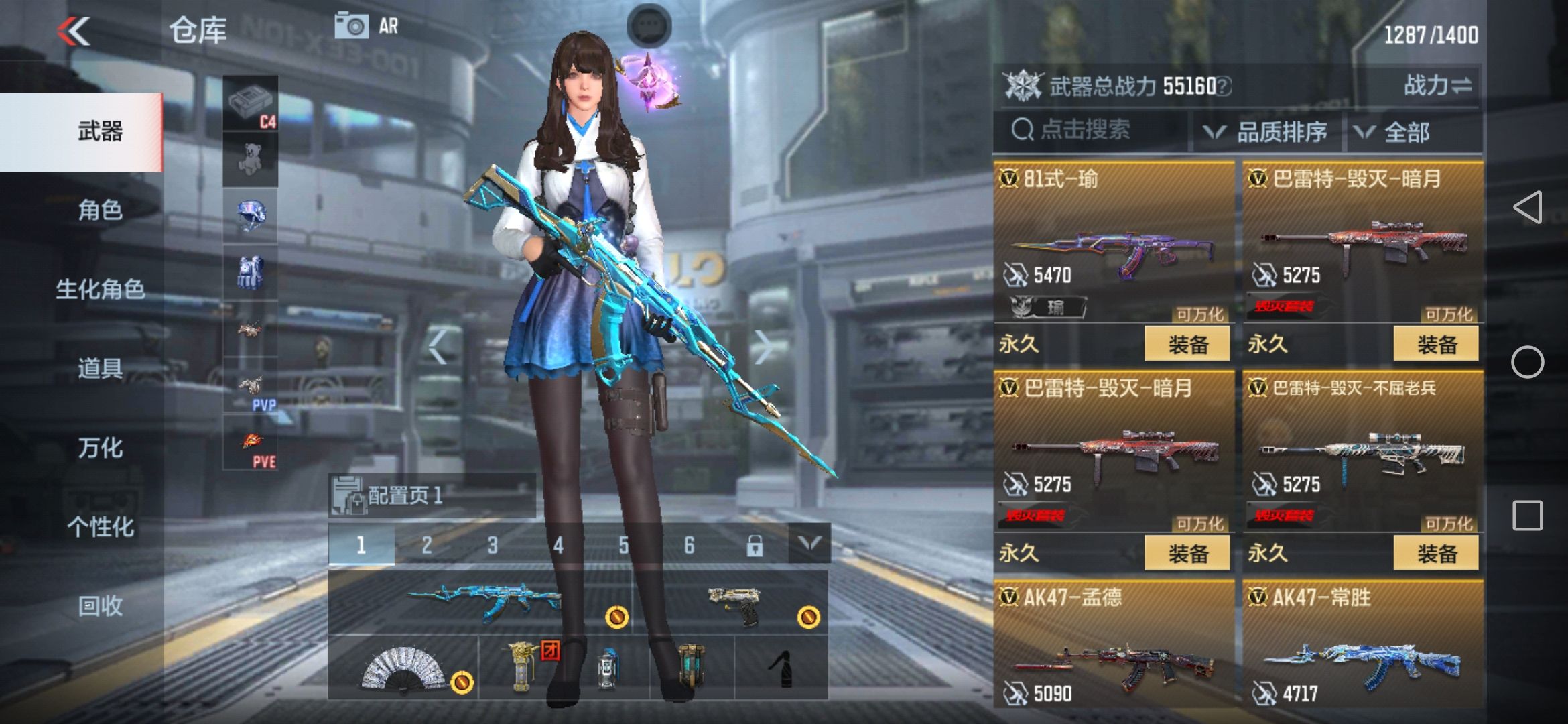The width and height of the screenshot is (1568, 724).
Task: Open the AR camera mode
Action: pos(364,25)
